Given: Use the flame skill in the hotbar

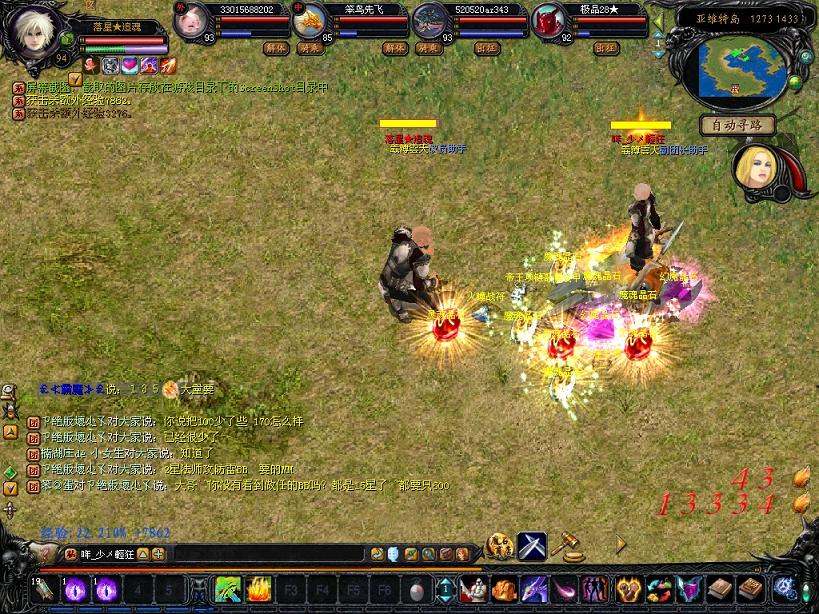Looking at the screenshot, I should [260, 589].
